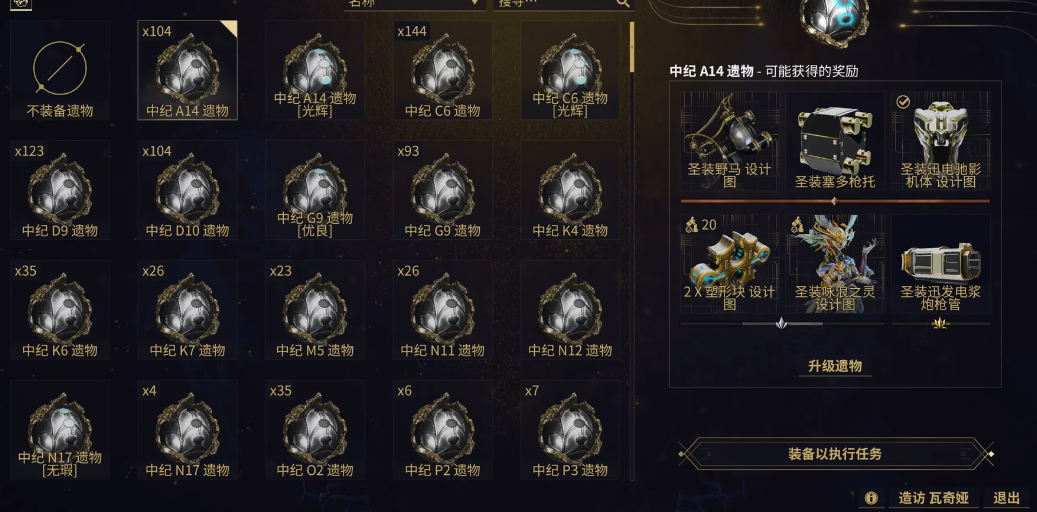Select the 不装备遗物 no-relic option
This screenshot has width=1037, height=512.
[x=60, y=71]
